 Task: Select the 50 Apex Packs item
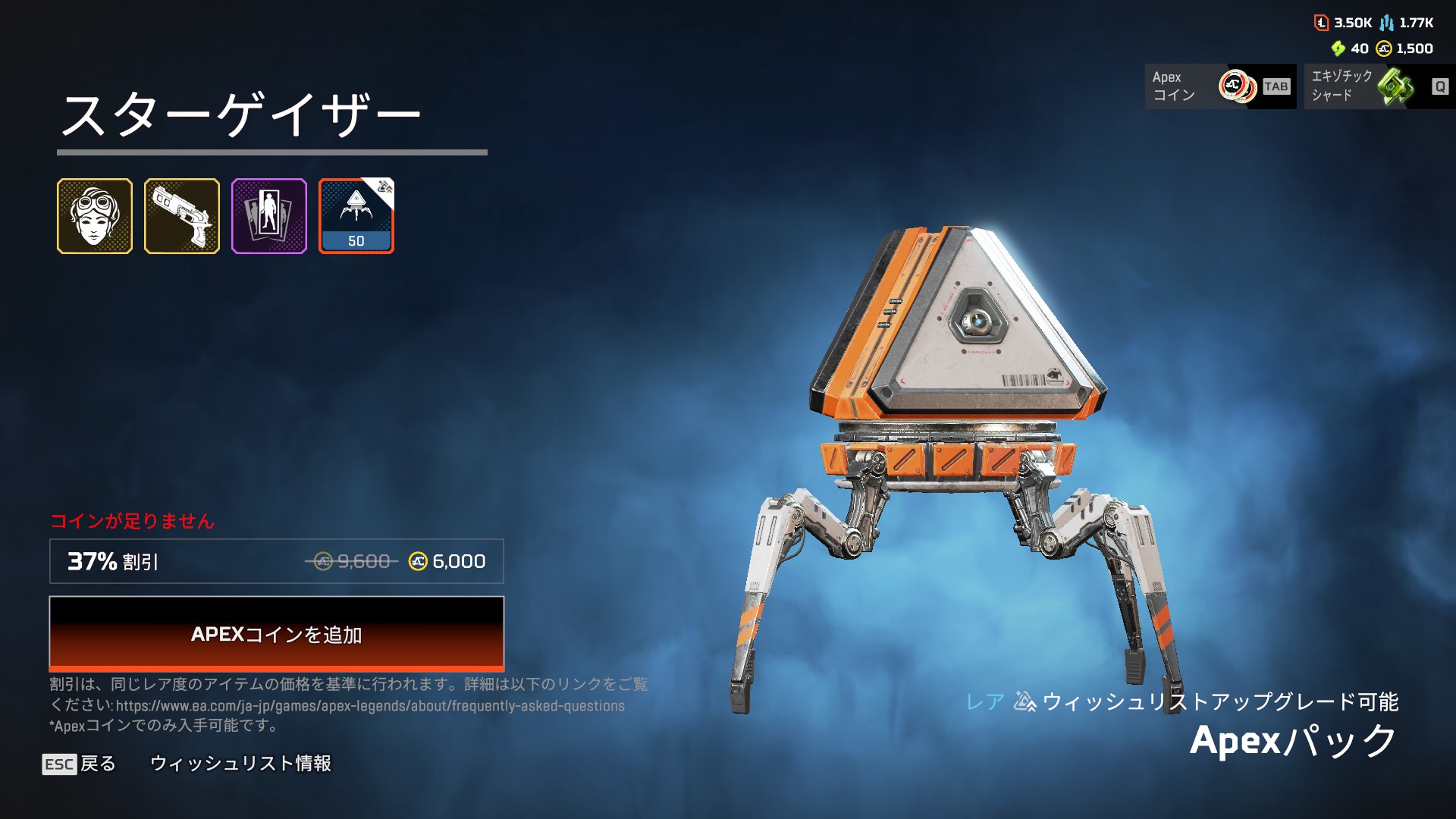click(x=356, y=216)
